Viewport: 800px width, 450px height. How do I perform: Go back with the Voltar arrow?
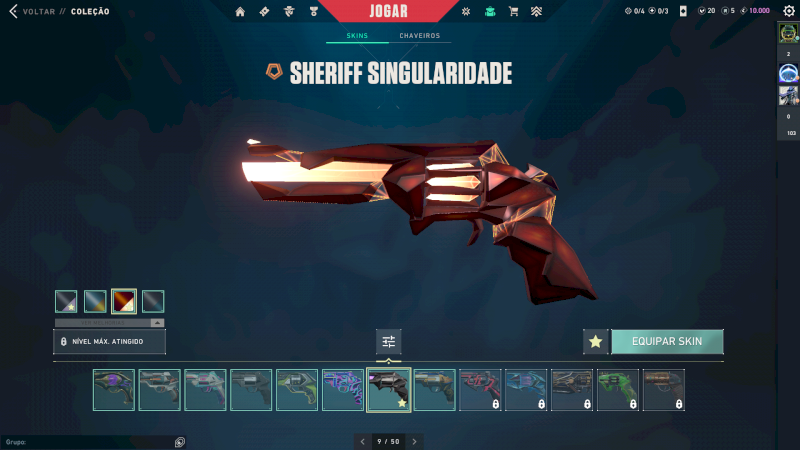tap(13, 11)
